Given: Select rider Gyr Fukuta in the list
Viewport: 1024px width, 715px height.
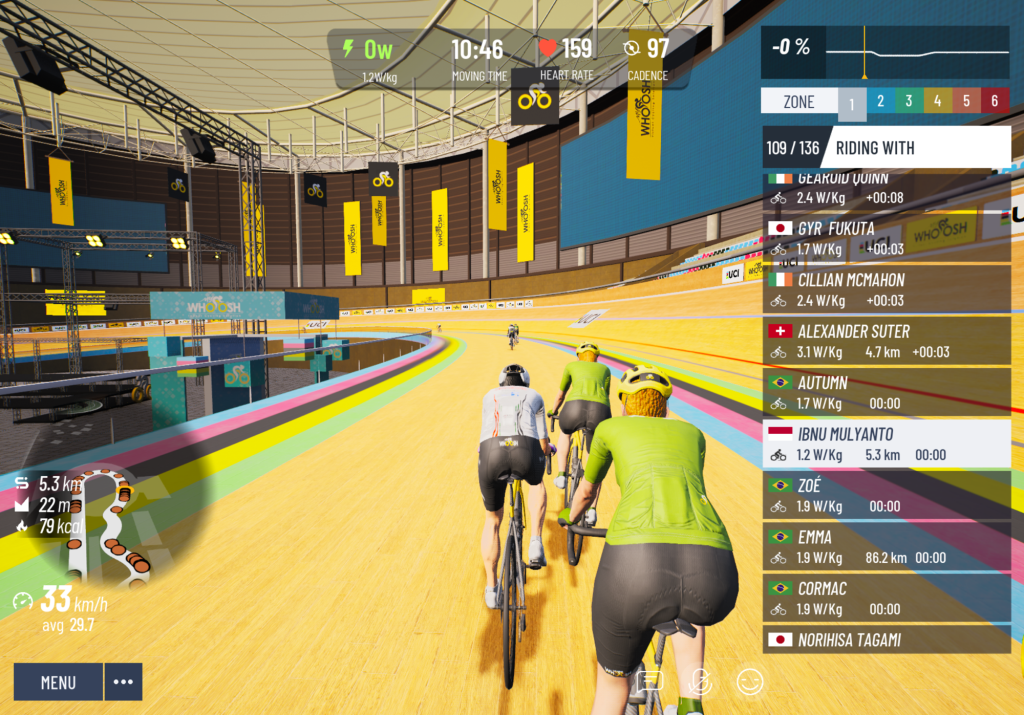Looking at the screenshot, I should click(886, 238).
